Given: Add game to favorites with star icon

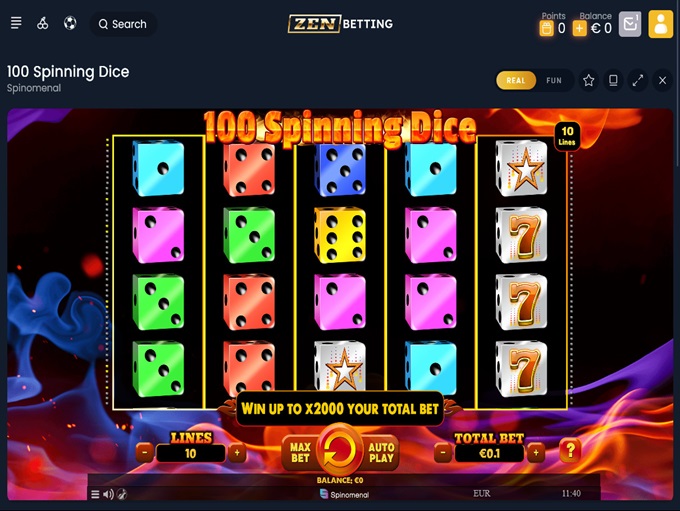Looking at the screenshot, I should (589, 81).
